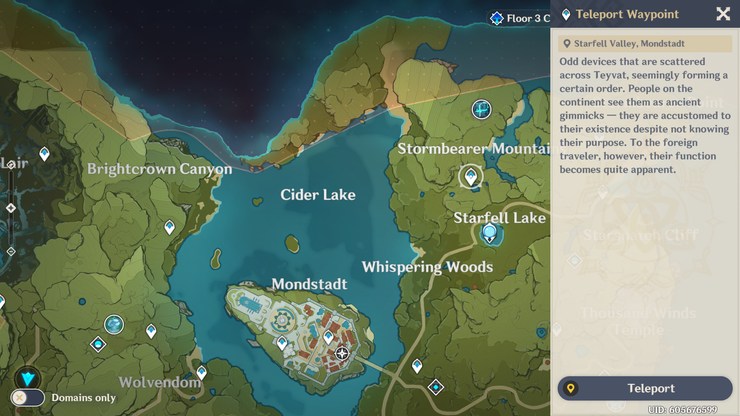
Task: Click the highlighted waypoint at Stormbearer Mountains
Action: click(x=470, y=177)
